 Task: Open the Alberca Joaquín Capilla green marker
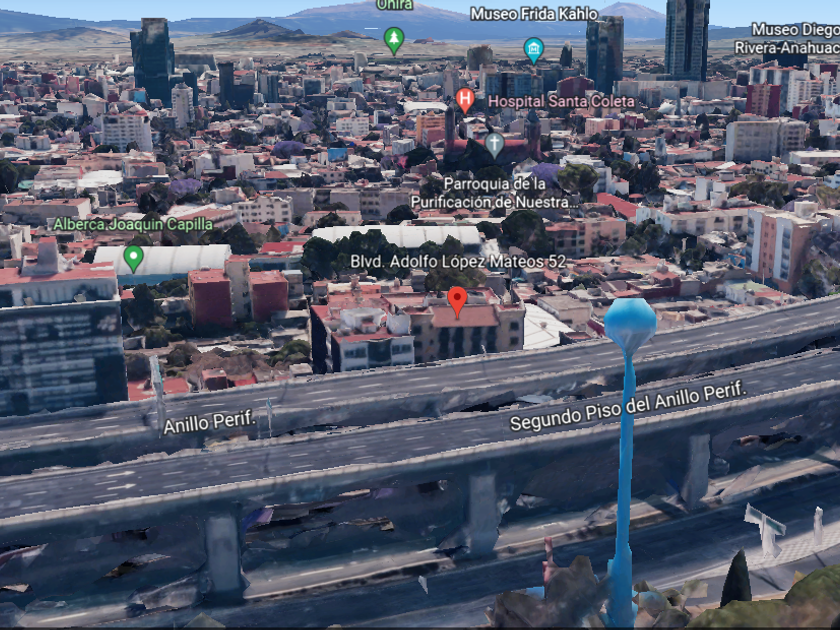(133, 257)
